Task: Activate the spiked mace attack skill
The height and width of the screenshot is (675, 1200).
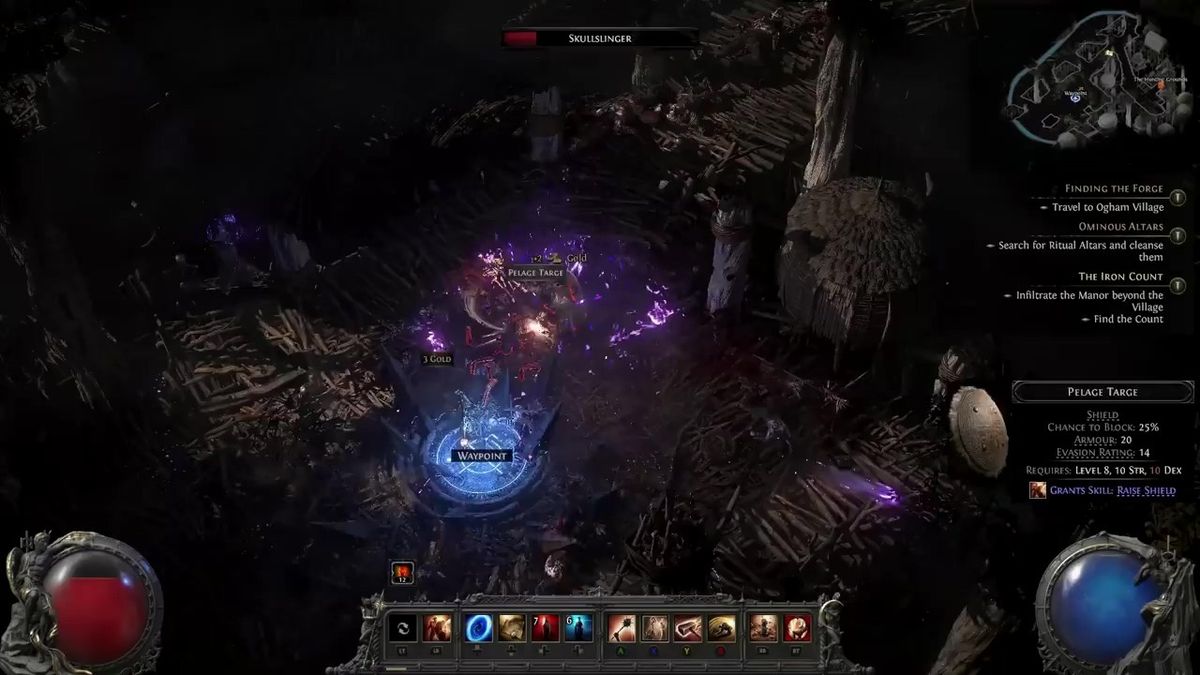Action: coord(622,628)
